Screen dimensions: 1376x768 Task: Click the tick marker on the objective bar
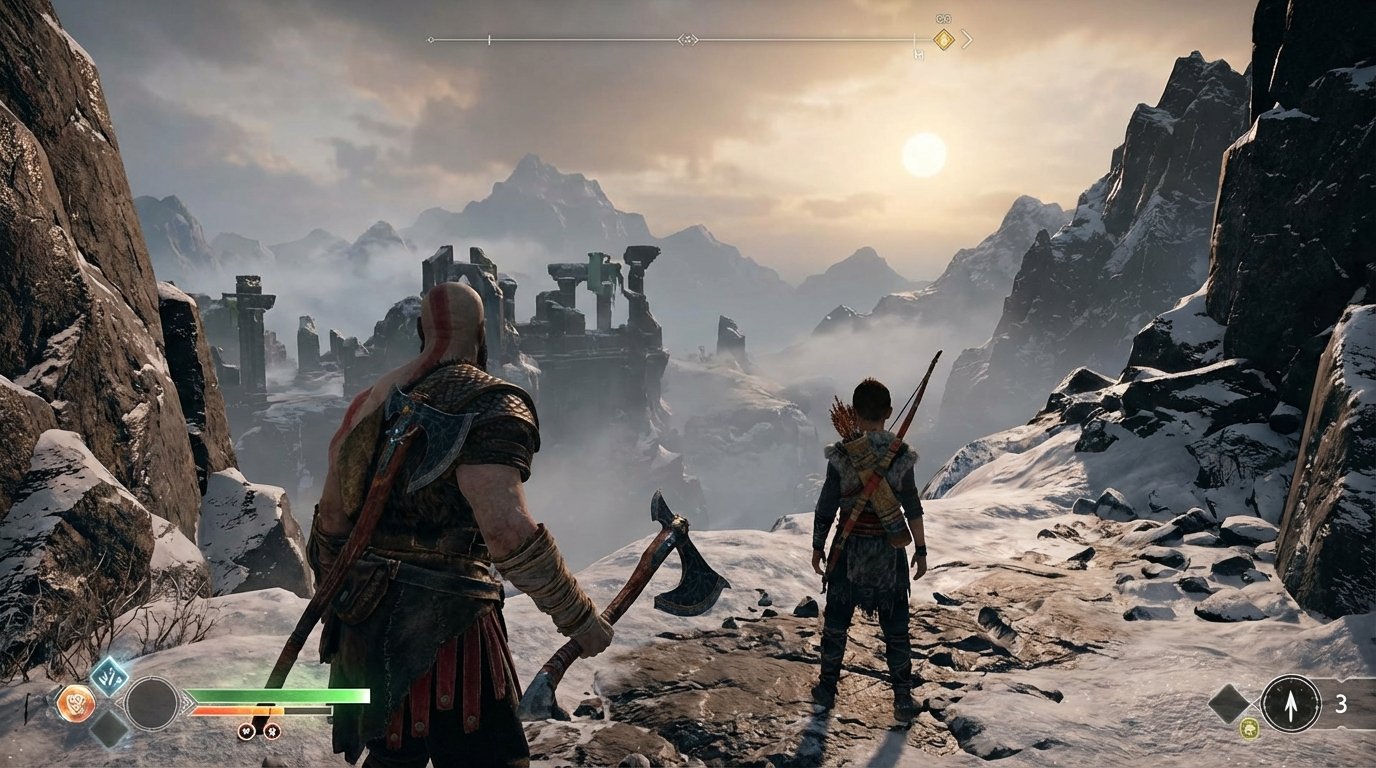488,38
